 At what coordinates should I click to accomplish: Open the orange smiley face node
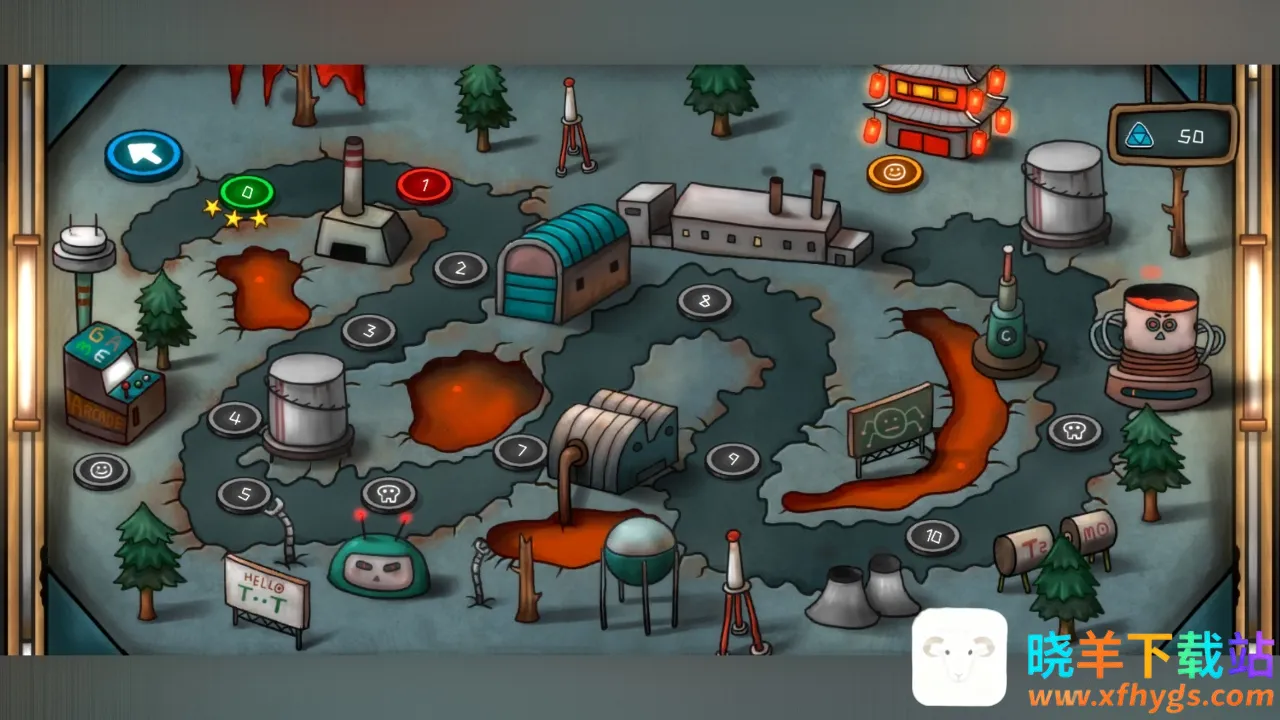coord(894,172)
